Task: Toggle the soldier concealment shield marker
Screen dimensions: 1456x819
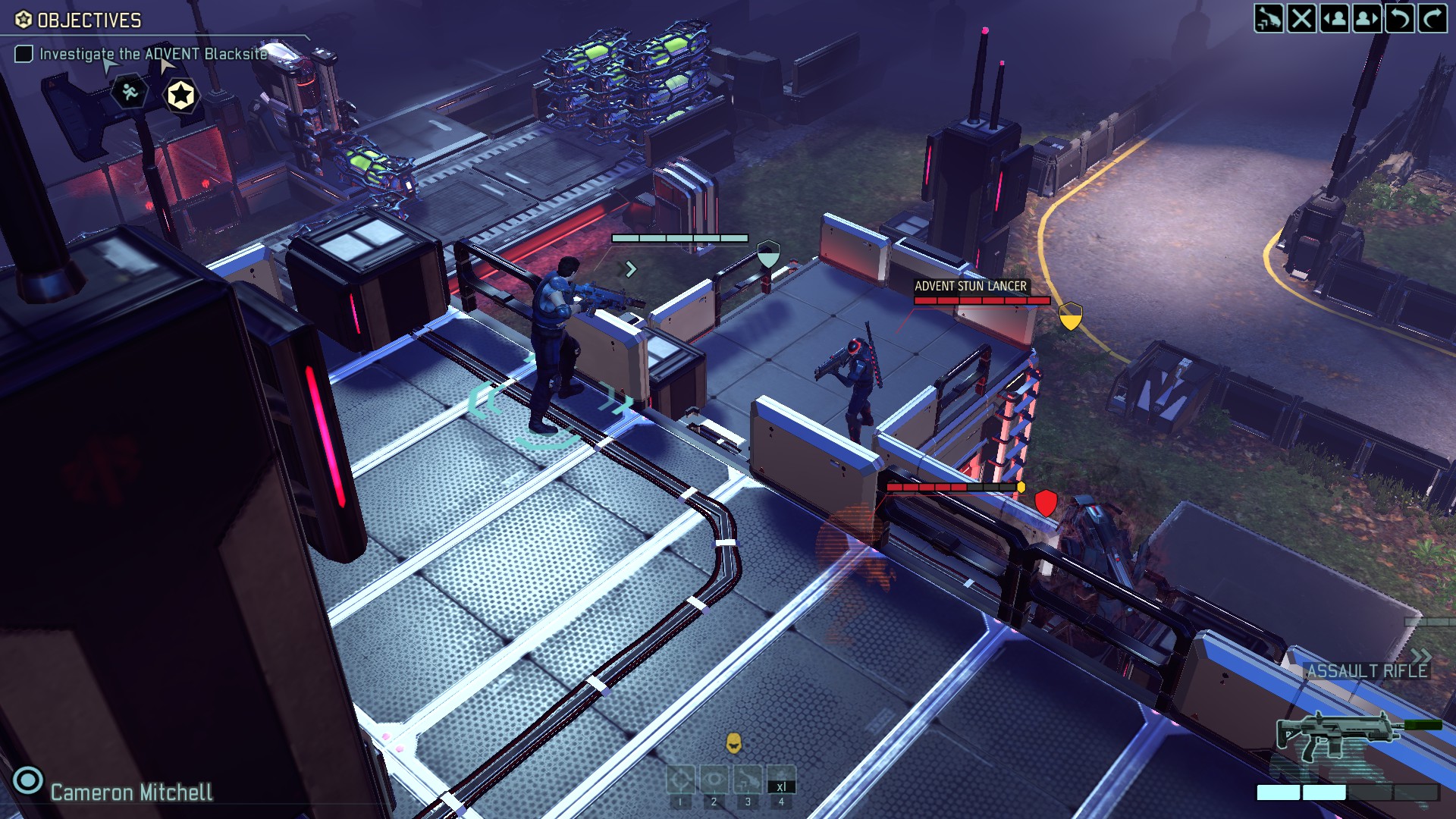Action: point(769,253)
